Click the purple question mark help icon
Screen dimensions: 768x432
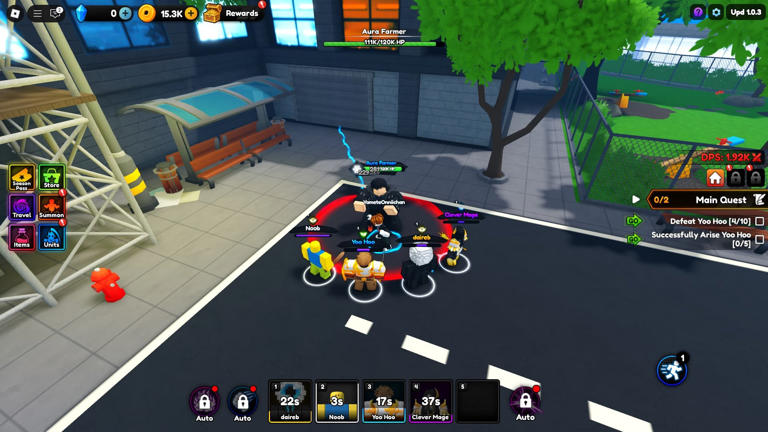698,13
